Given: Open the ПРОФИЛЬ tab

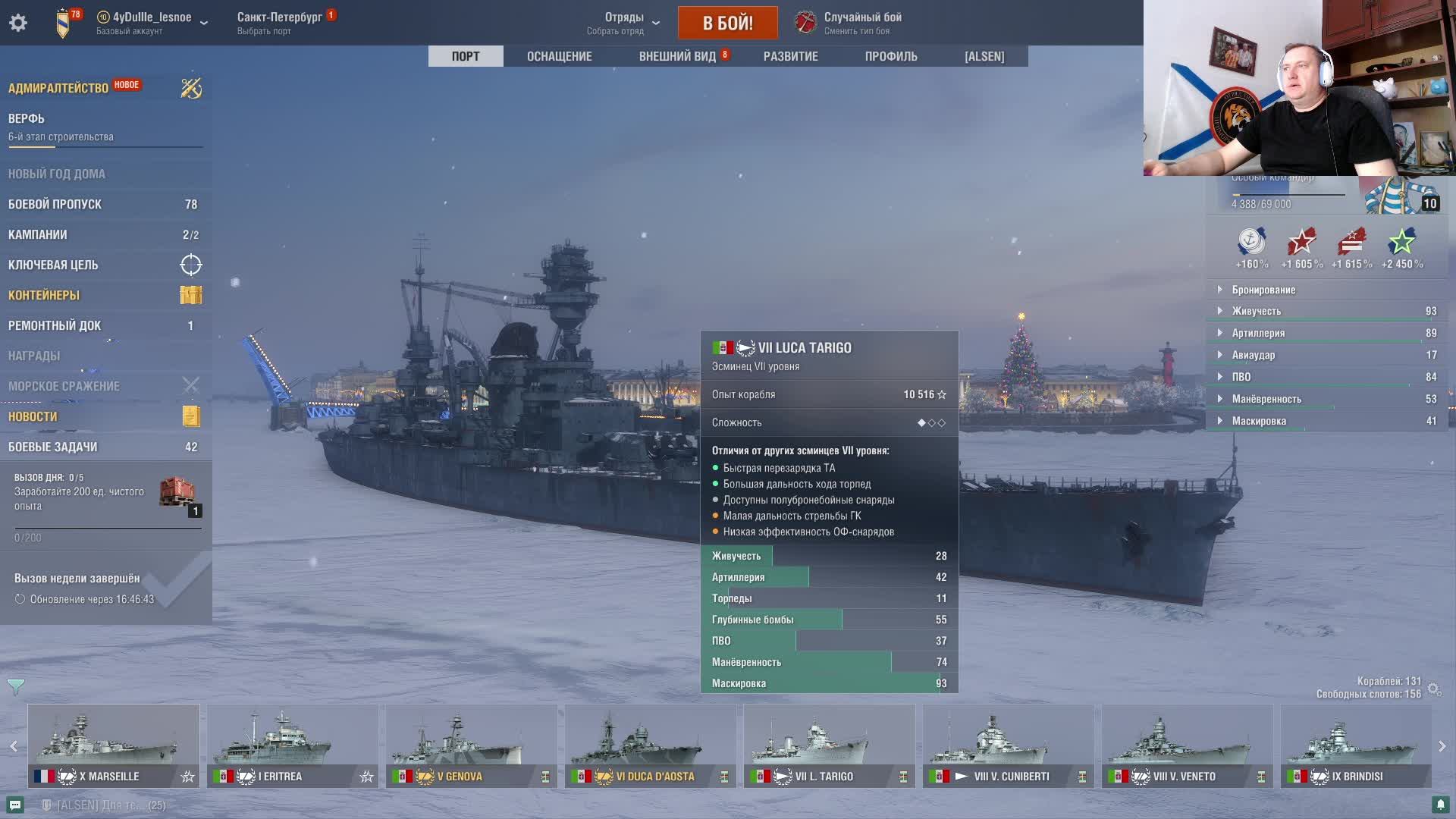Looking at the screenshot, I should click(891, 56).
